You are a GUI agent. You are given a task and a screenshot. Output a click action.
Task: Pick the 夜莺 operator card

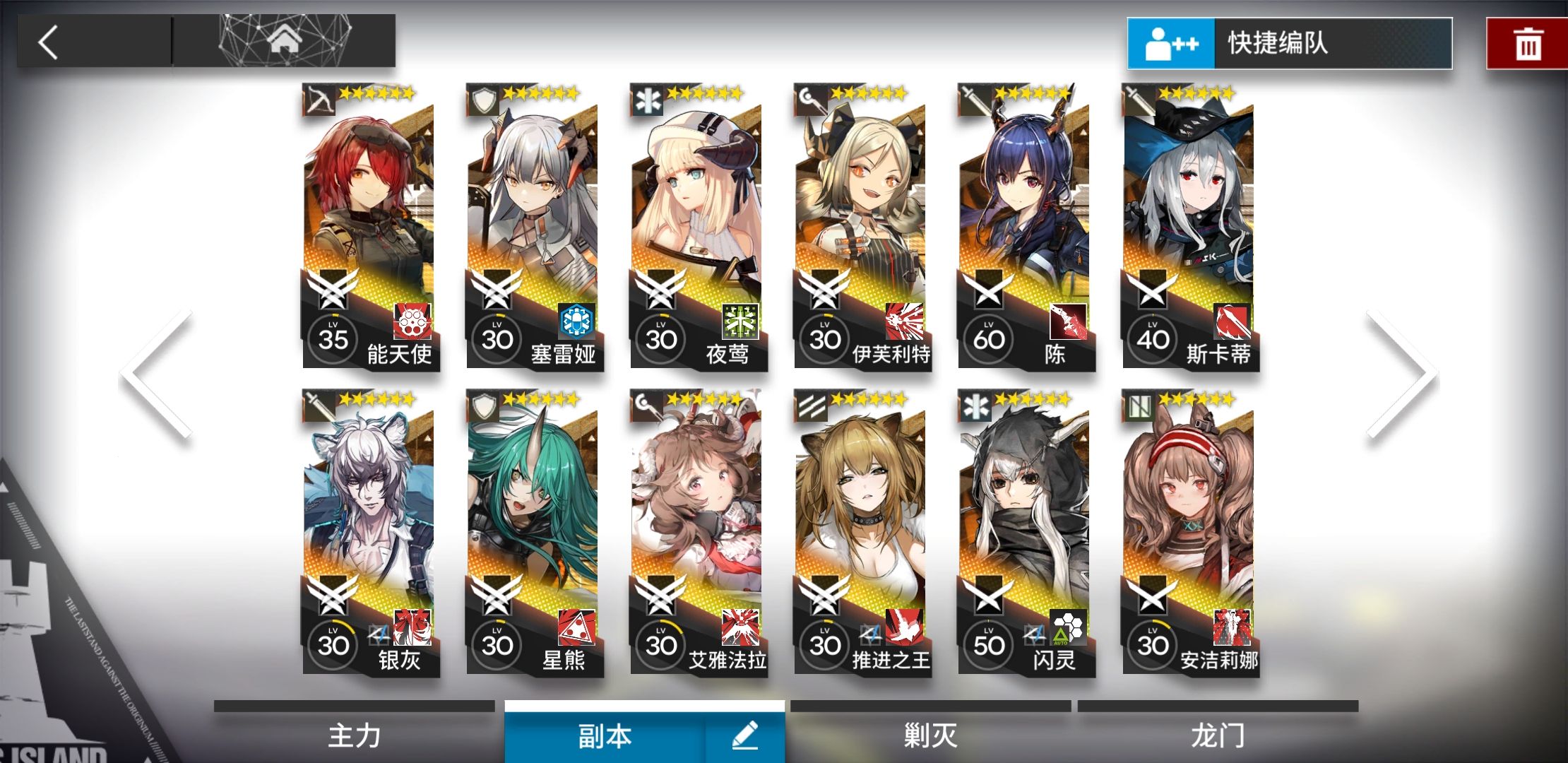697,226
